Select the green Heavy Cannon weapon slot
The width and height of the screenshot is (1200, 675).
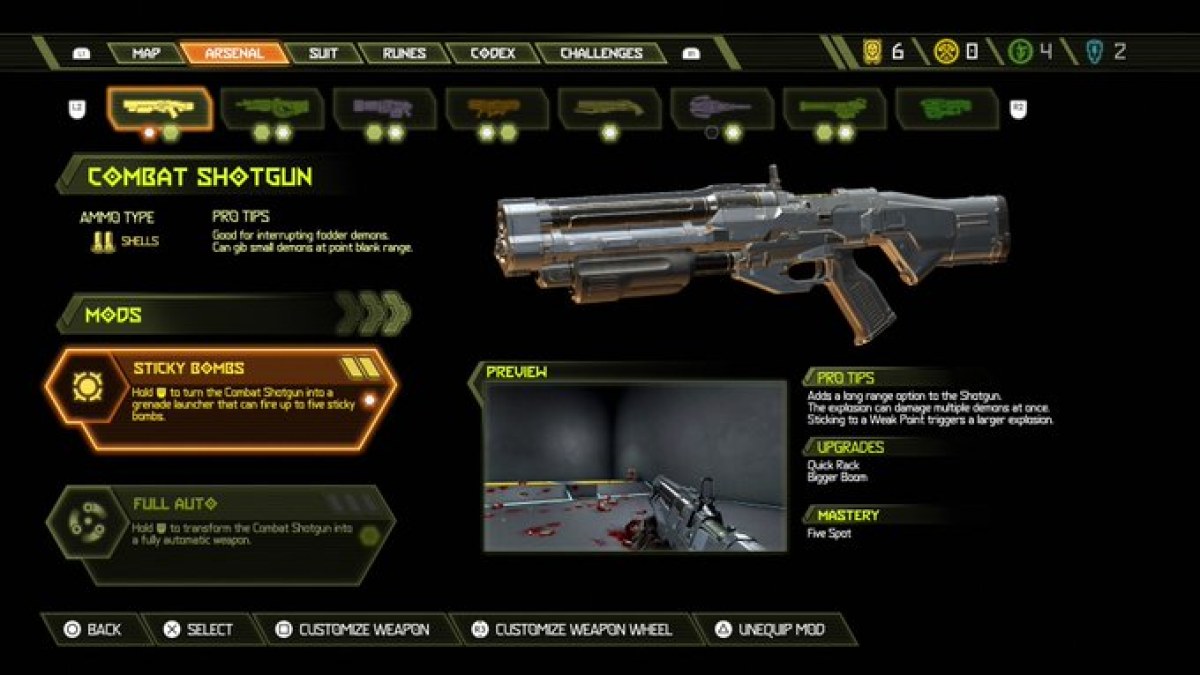(272, 108)
